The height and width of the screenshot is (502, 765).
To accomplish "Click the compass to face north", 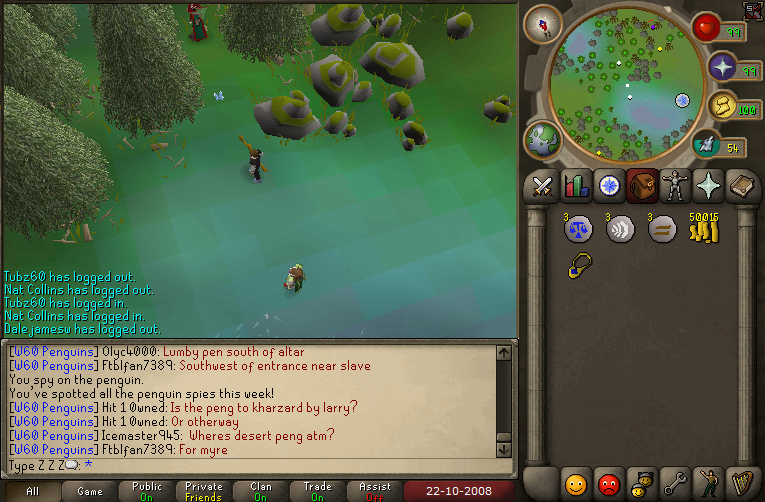I will tap(543, 23).
